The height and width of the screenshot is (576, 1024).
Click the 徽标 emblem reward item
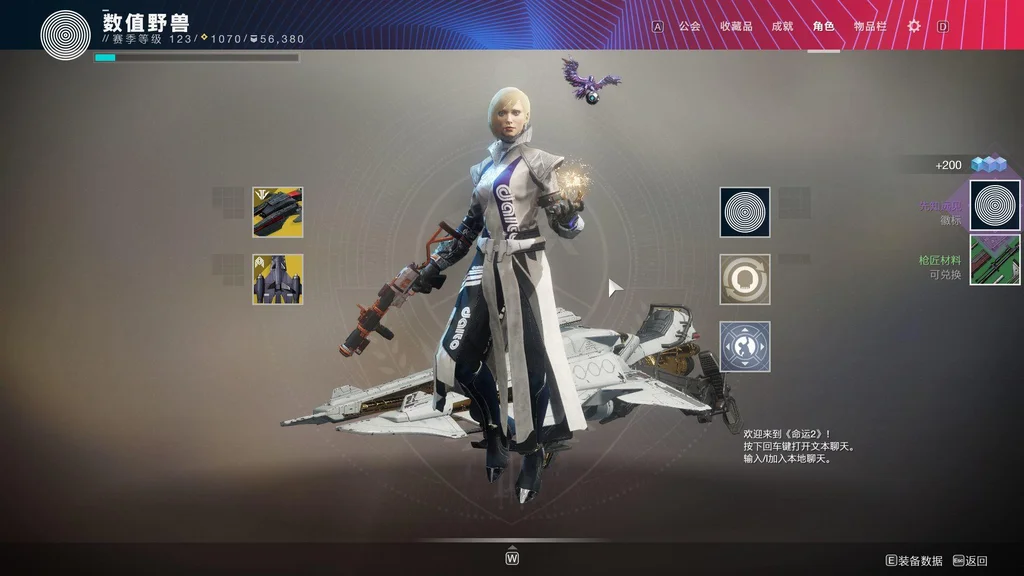tap(995, 205)
